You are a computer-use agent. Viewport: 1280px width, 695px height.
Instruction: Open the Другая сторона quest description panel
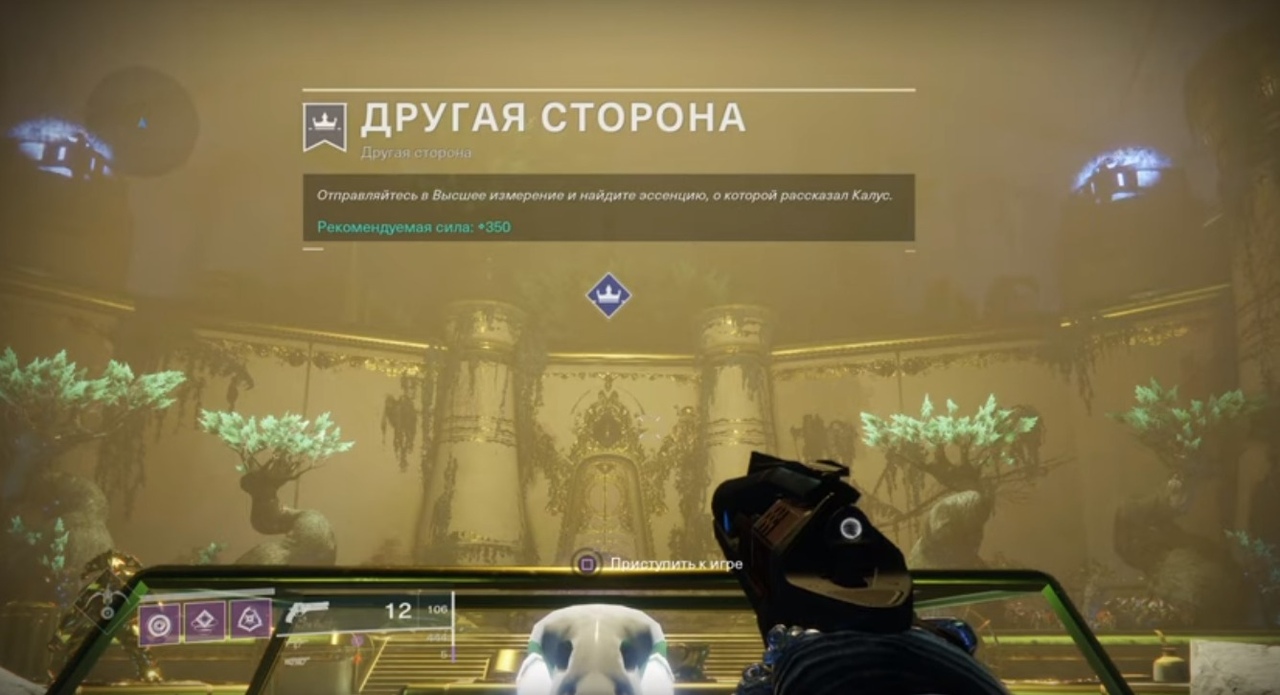608,208
